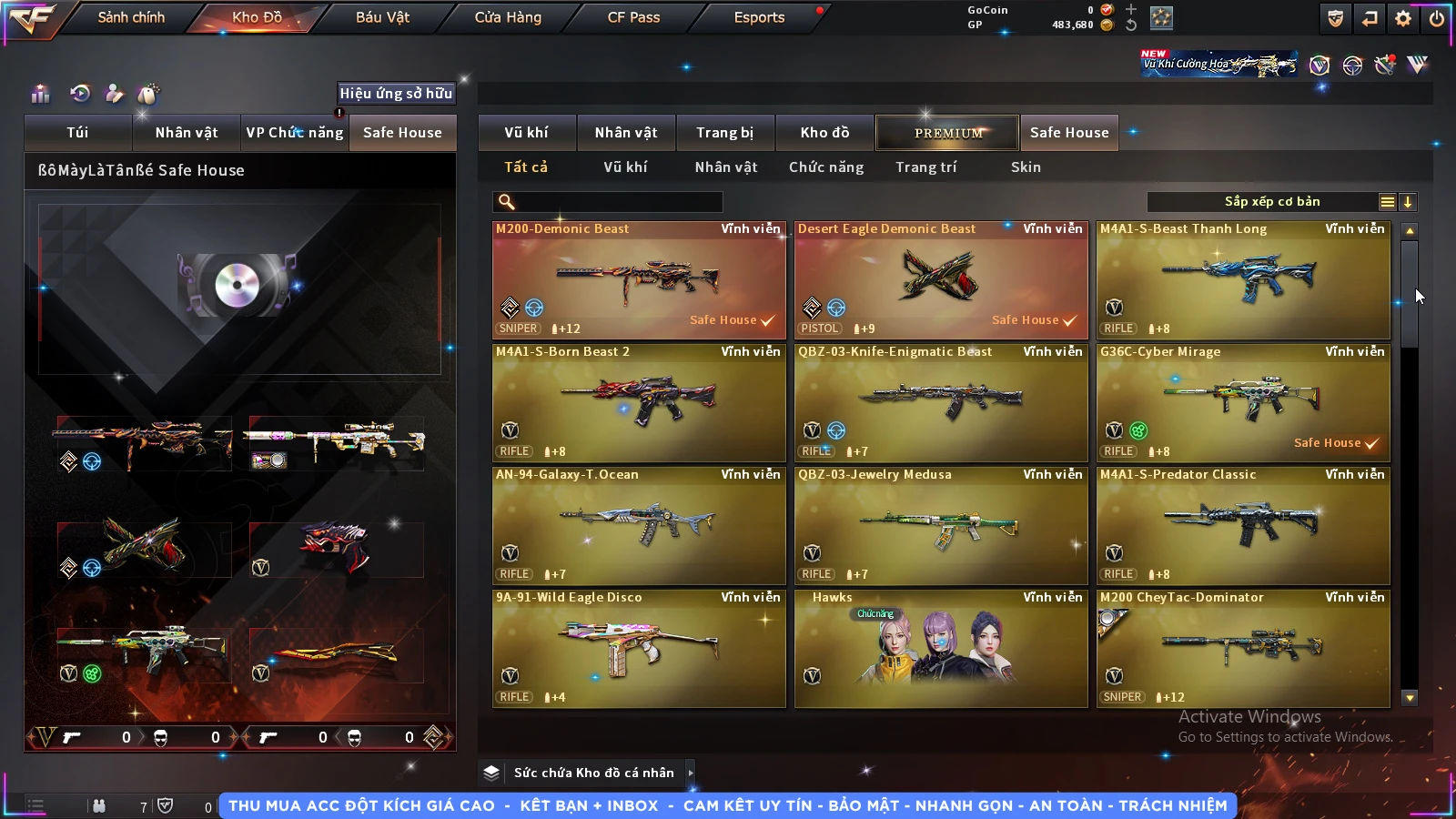Go to the Báu Vật menu
Viewport: 1456px width, 819px height.
(x=382, y=17)
